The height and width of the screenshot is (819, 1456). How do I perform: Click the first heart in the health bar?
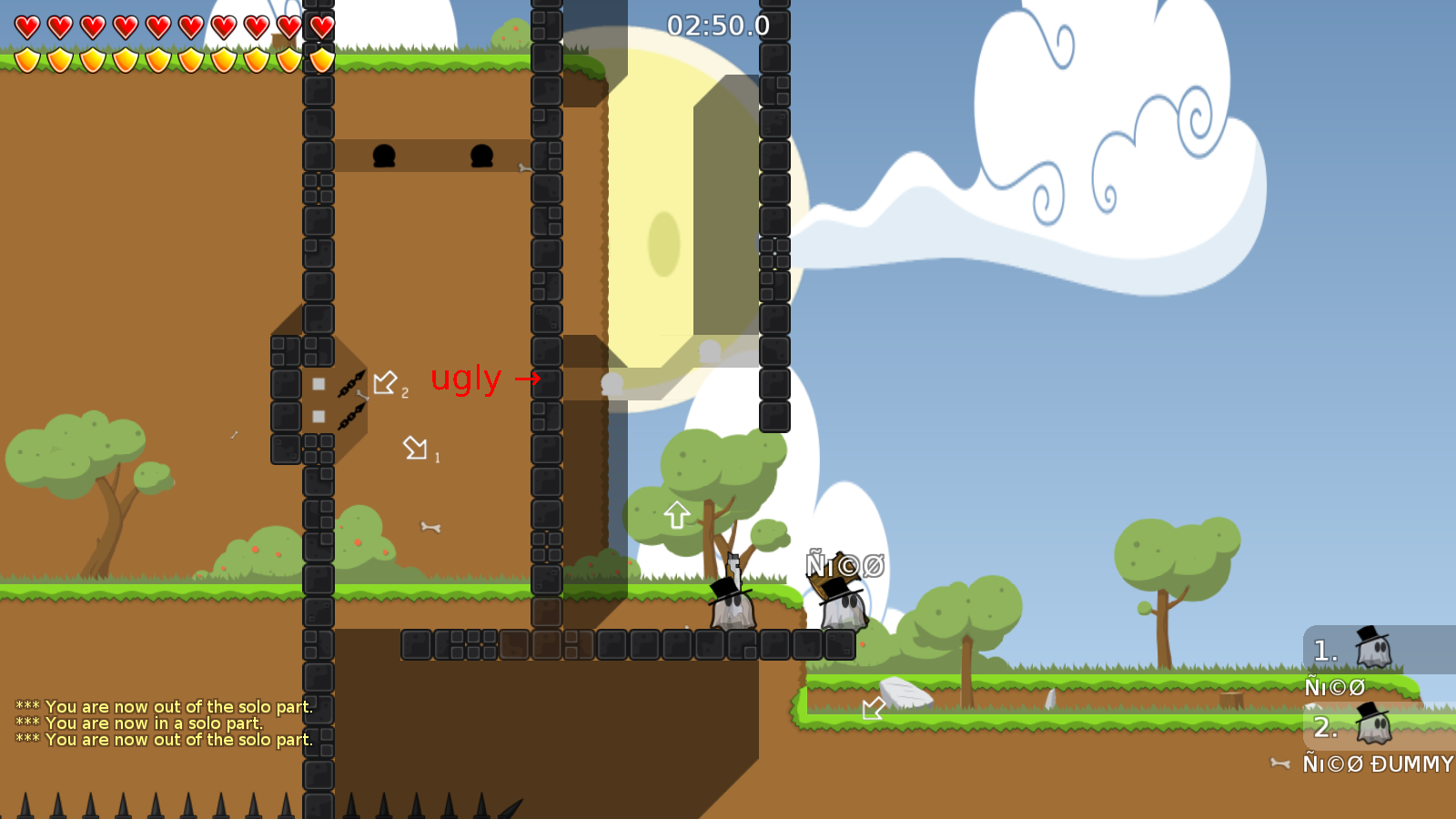[25, 26]
